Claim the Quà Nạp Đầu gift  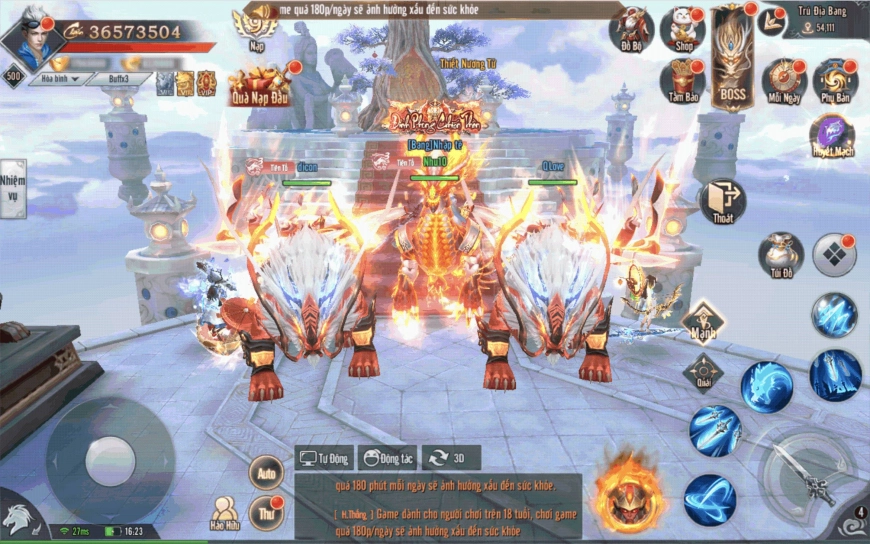(x=259, y=85)
